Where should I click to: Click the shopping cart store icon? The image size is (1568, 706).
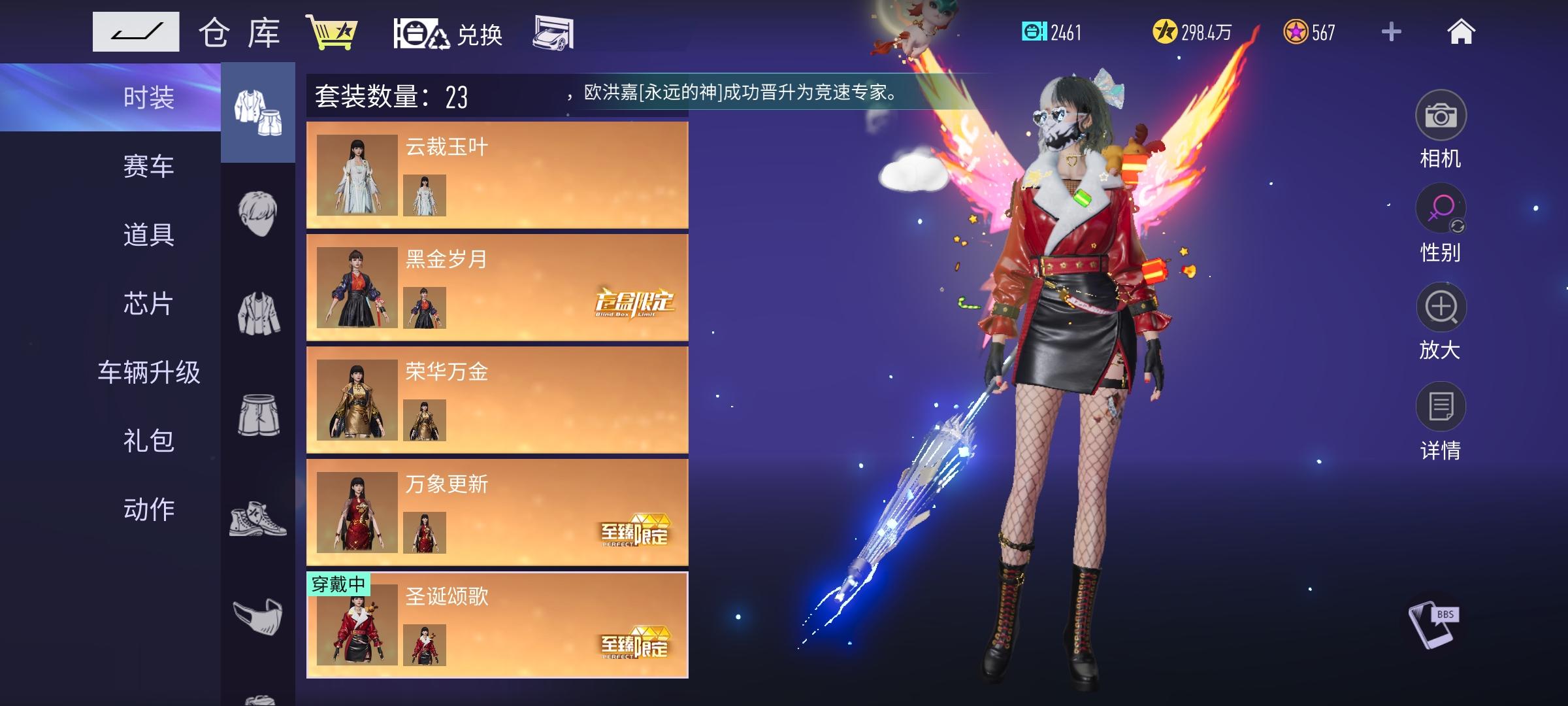coord(333,33)
